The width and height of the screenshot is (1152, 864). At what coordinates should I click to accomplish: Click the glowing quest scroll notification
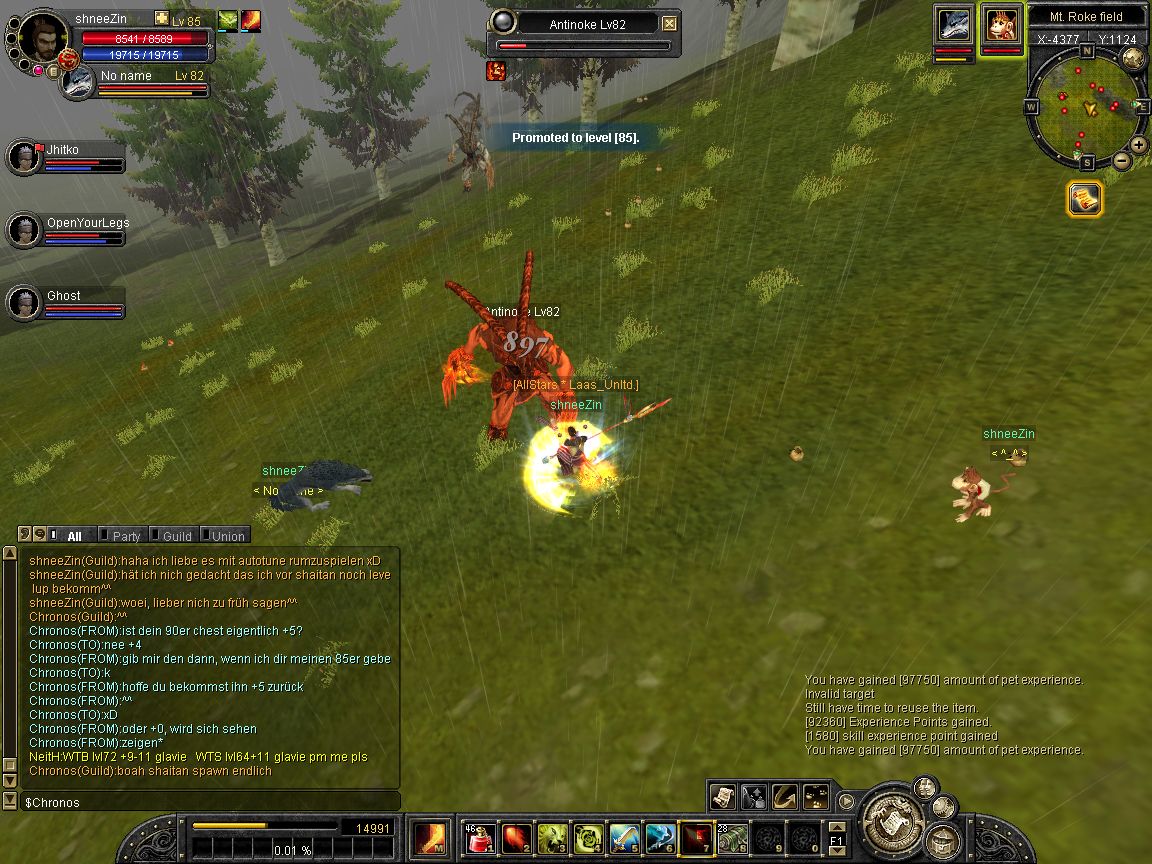pyautogui.click(x=1085, y=199)
